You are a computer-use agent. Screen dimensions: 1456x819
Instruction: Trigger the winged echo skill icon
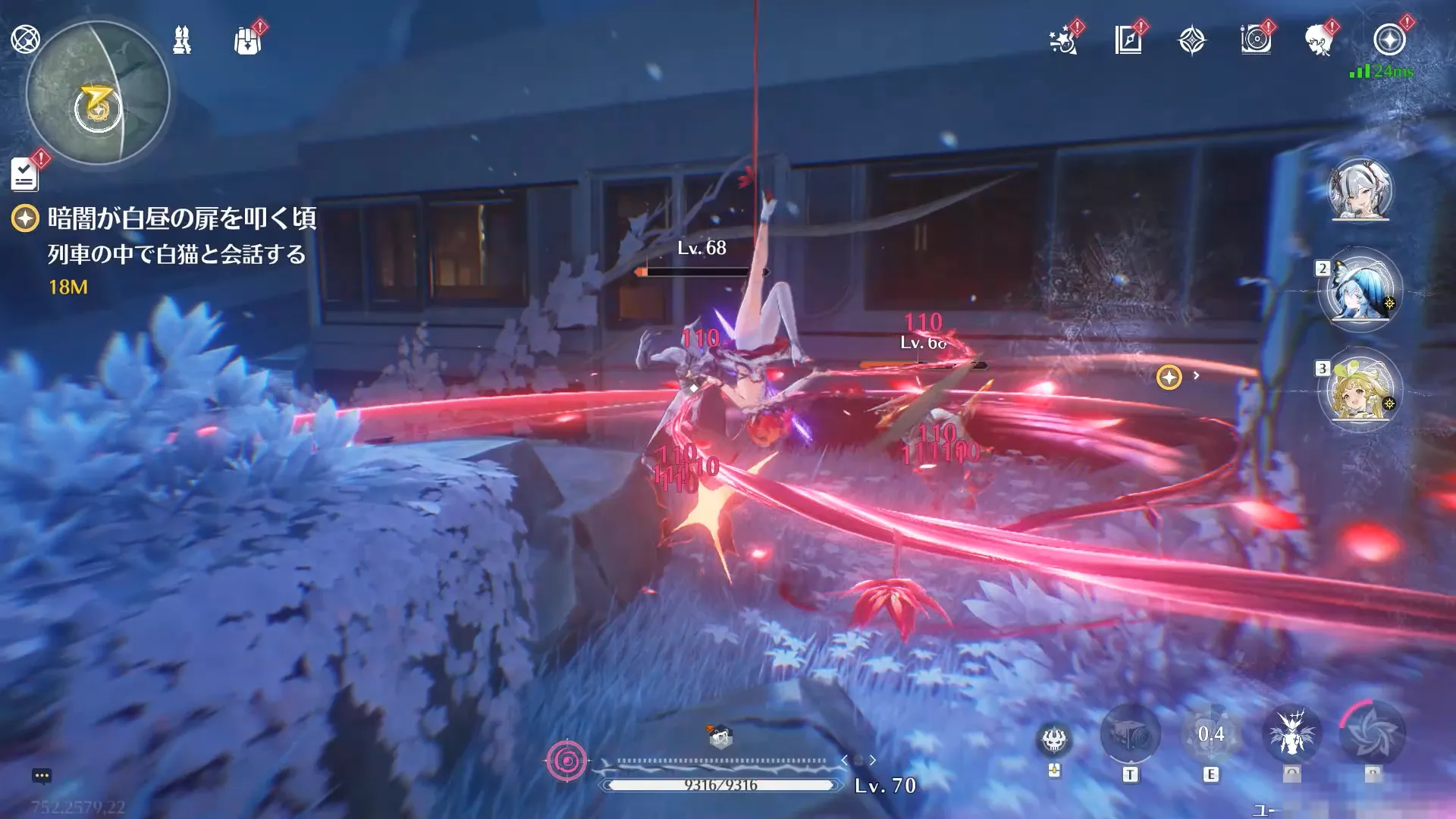pyautogui.click(x=1292, y=734)
